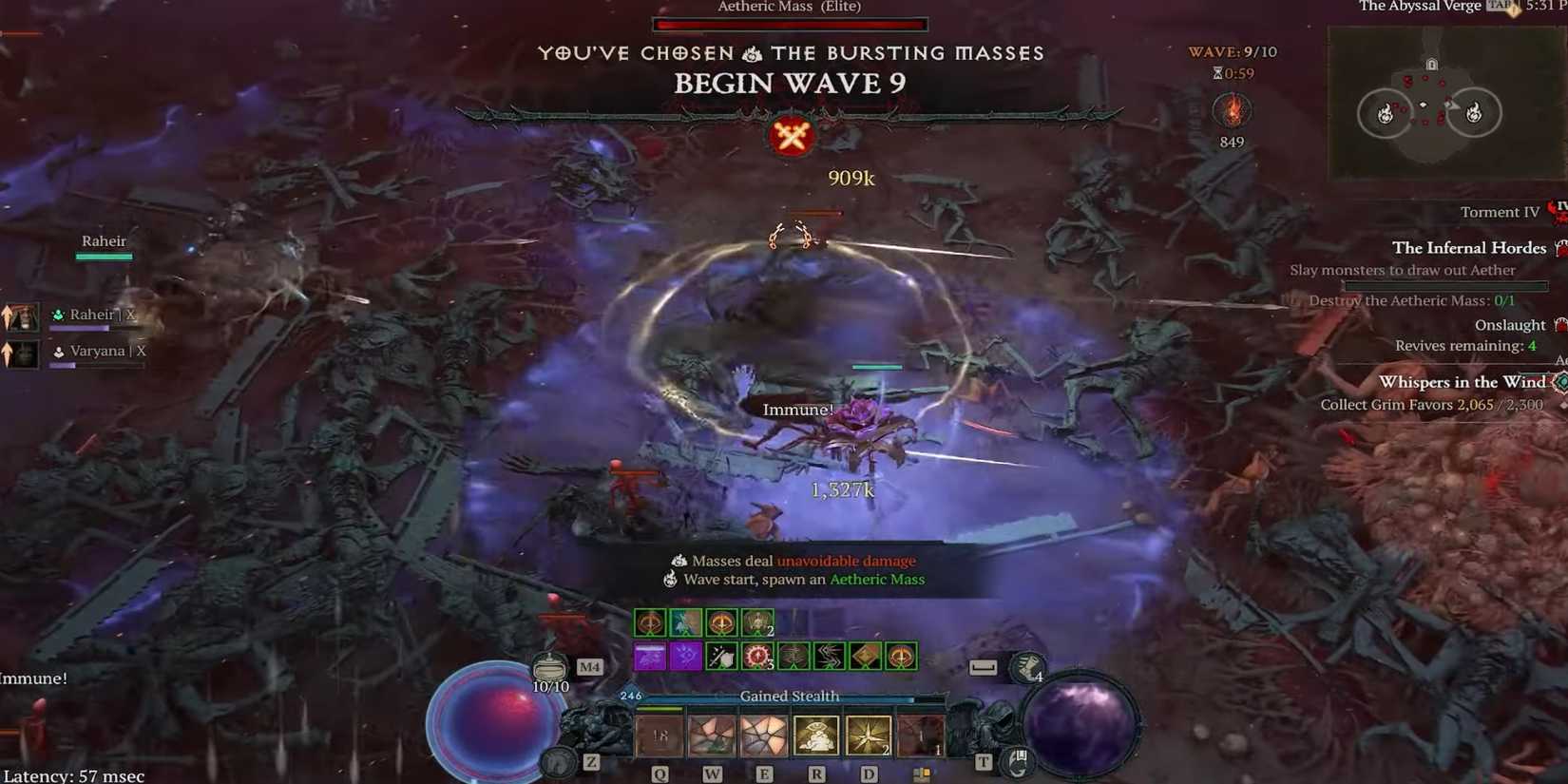
Task: Click The Infernal Hordes event icon
Action: tap(1561, 247)
